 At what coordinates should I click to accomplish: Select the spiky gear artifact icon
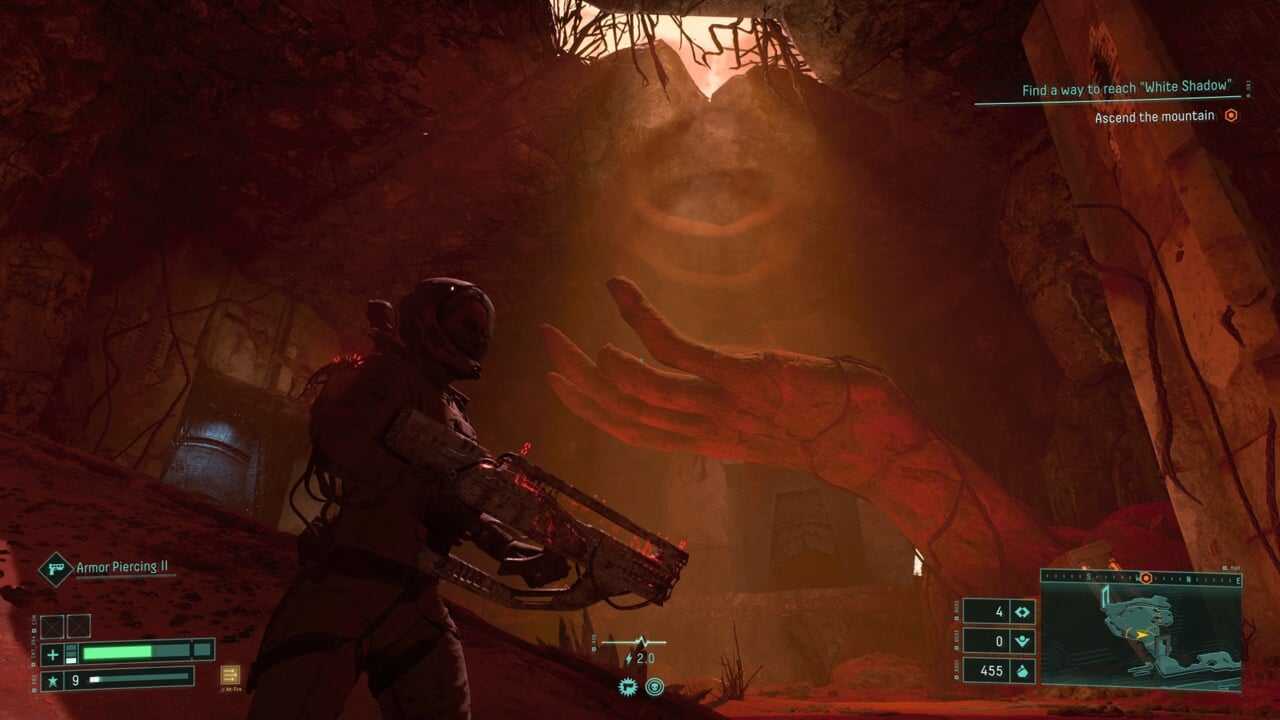pyautogui.click(x=626, y=686)
